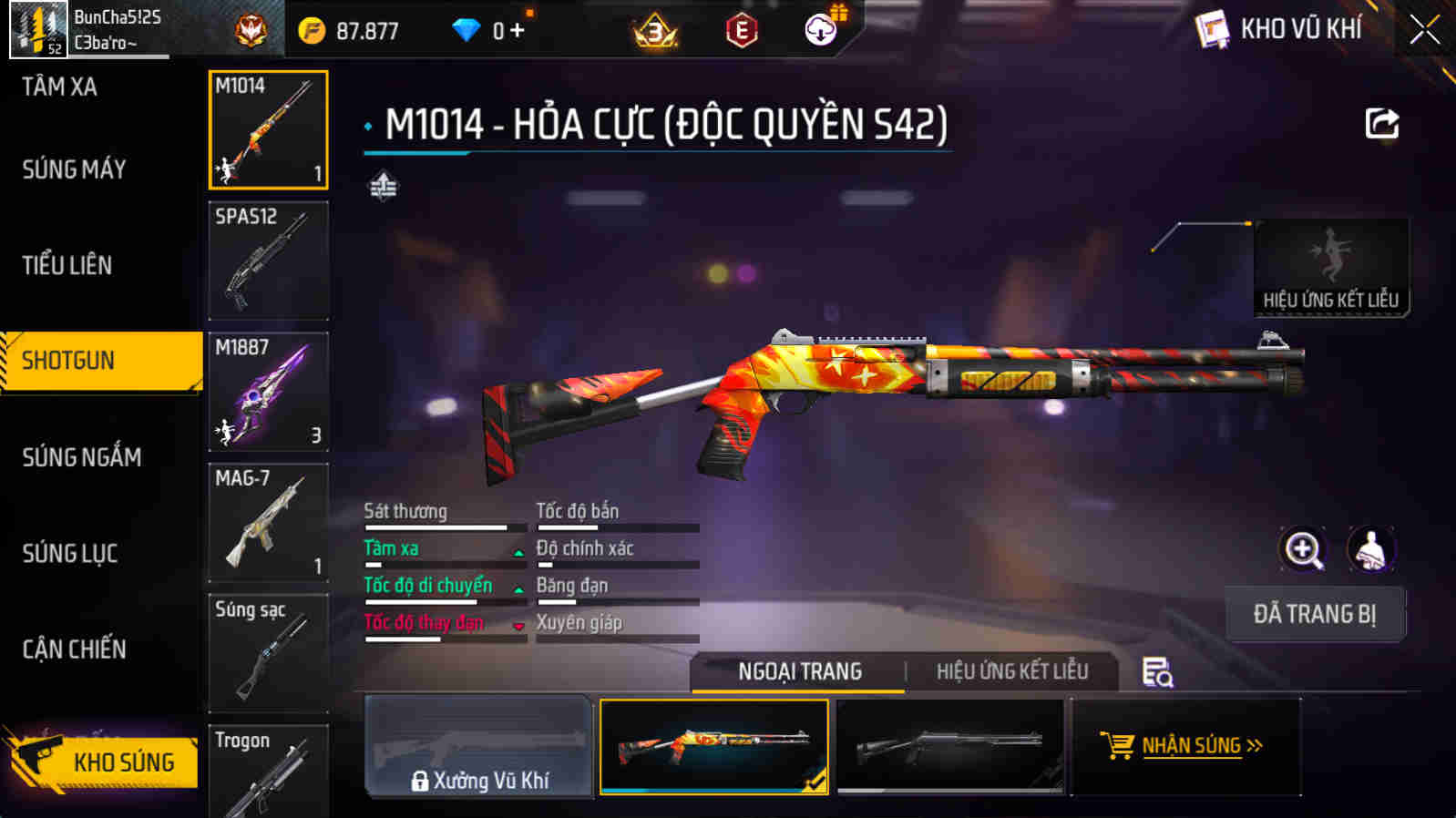1456x818 pixels.
Task: Choose the locked Xưởng Vũ Khí skin
Action: pyautogui.click(x=478, y=747)
